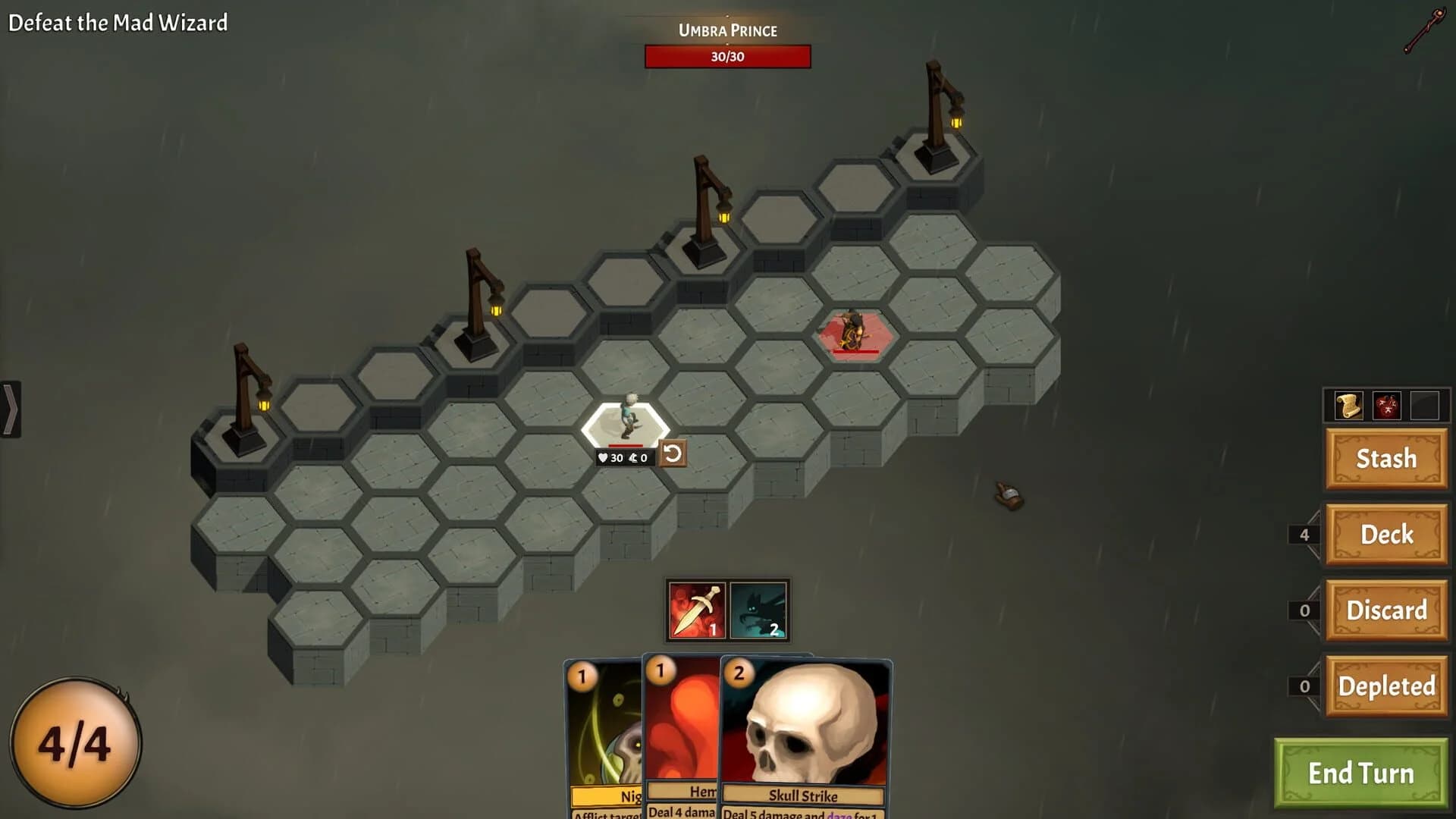Open the Stash
The width and height of the screenshot is (1456, 819).
[x=1386, y=459]
